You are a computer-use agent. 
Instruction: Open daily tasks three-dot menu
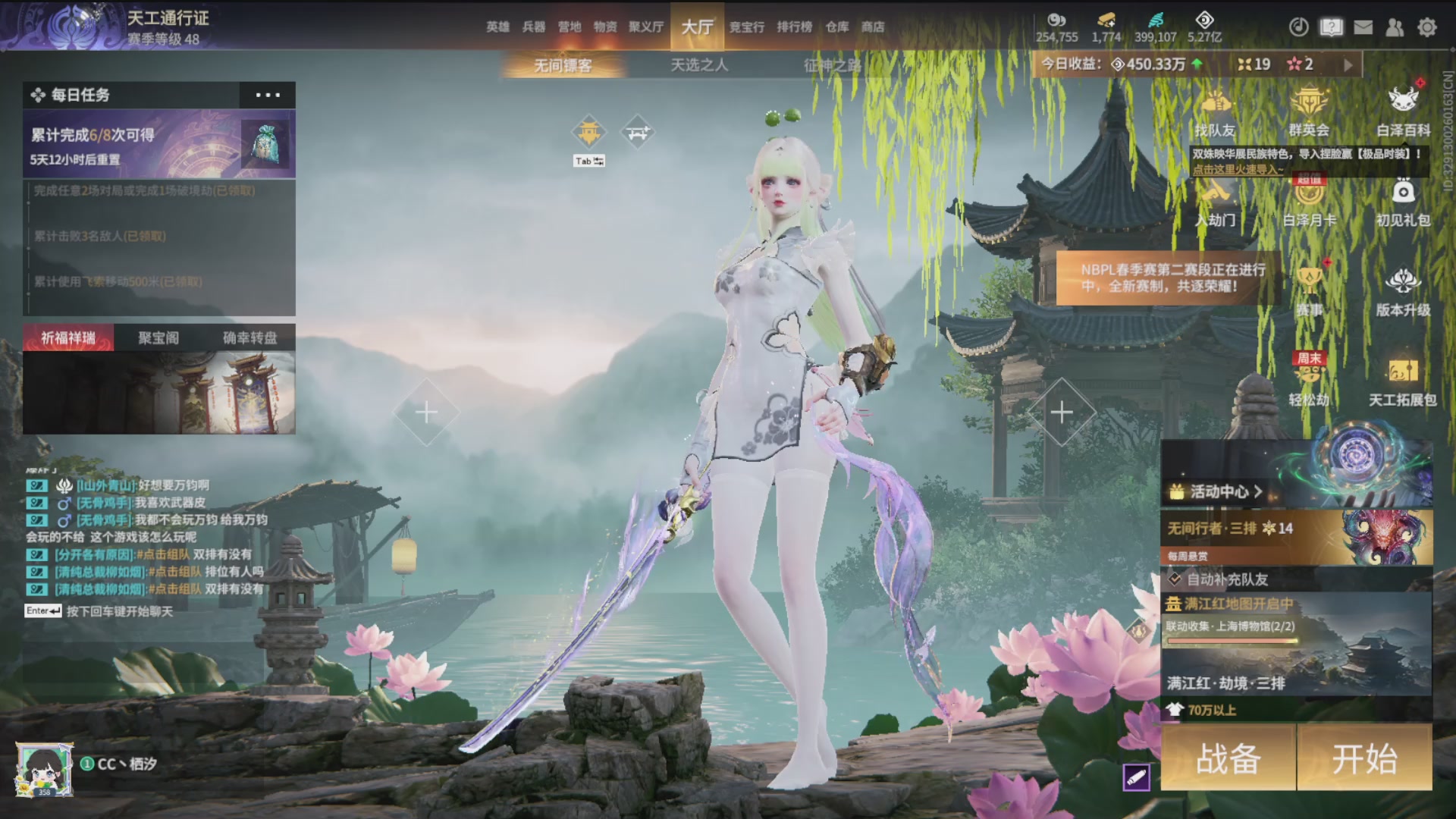(x=268, y=95)
